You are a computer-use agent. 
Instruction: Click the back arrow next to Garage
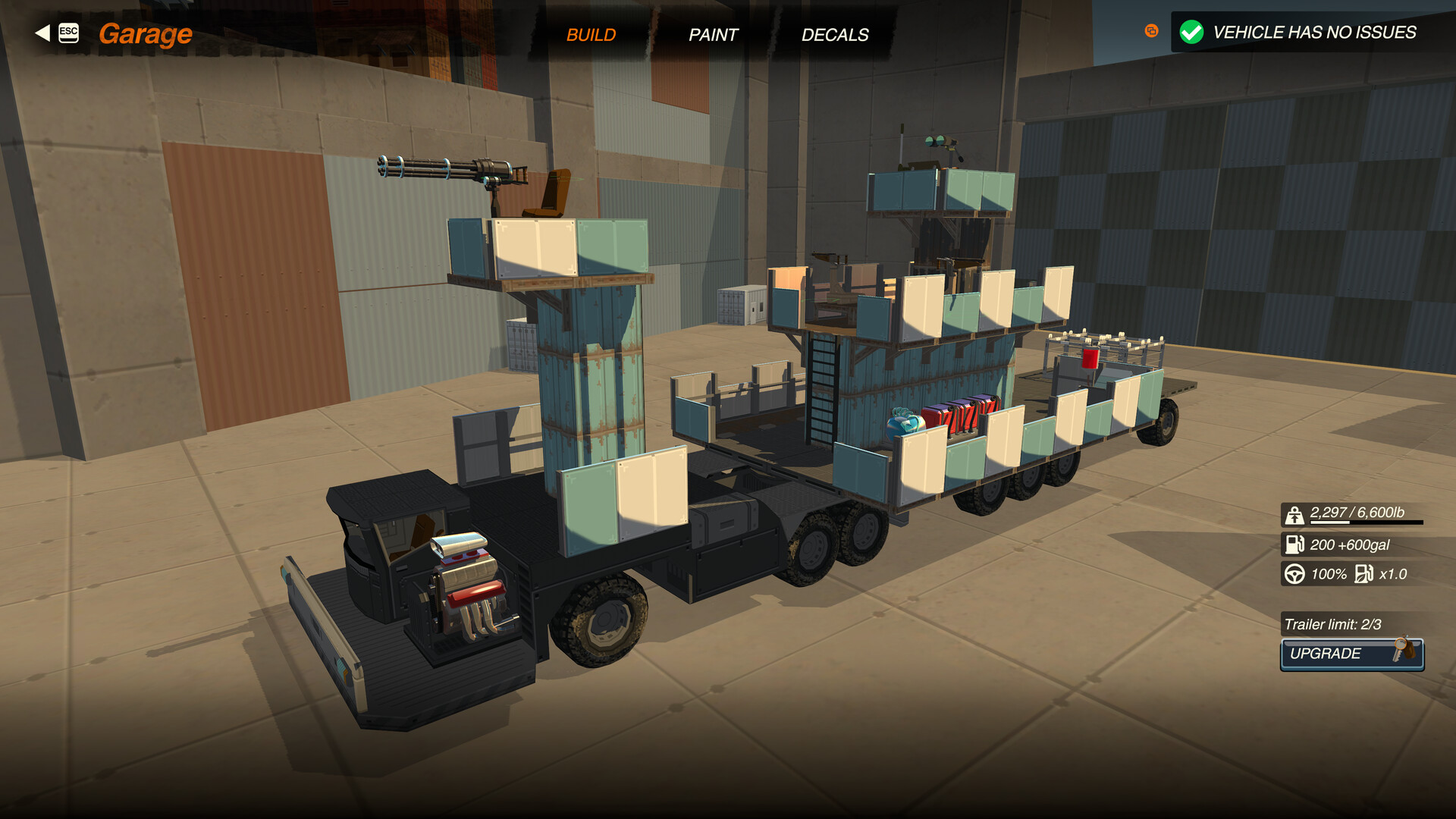click(40, 32)
